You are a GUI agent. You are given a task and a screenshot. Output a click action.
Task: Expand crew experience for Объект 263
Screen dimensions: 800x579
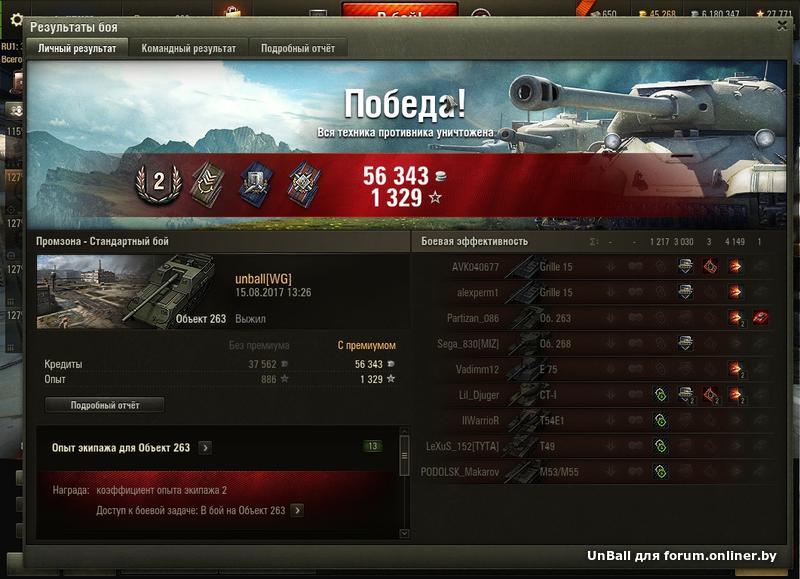205,448
